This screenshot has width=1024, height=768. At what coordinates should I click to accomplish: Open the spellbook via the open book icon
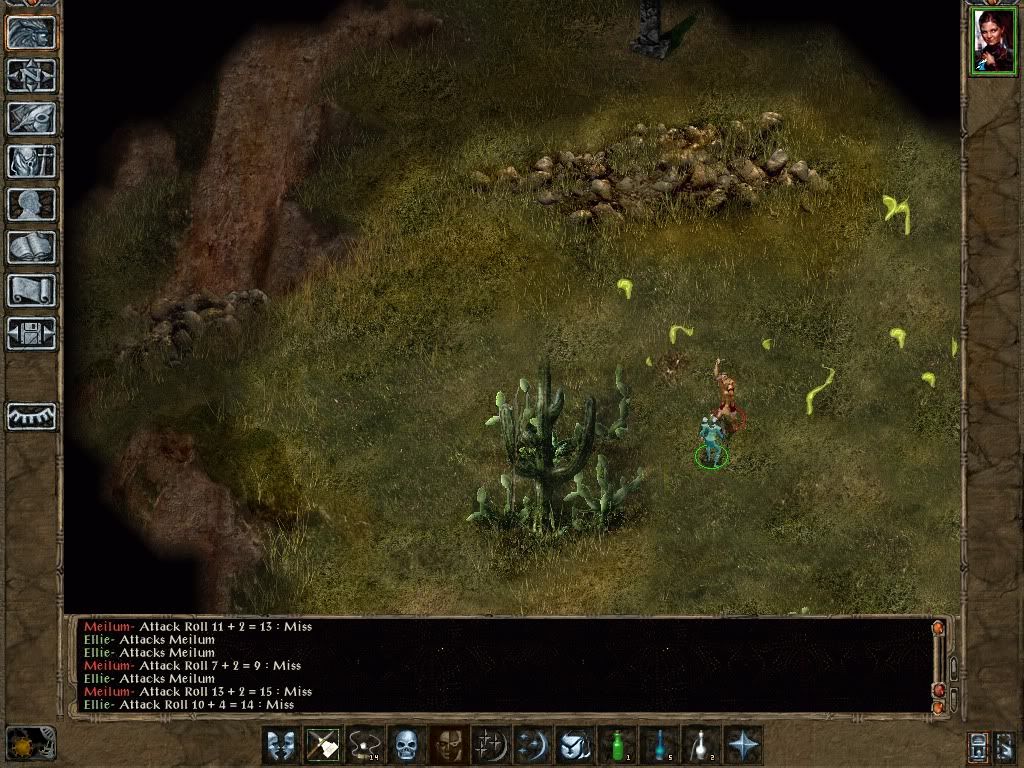[x=32, y=247]
